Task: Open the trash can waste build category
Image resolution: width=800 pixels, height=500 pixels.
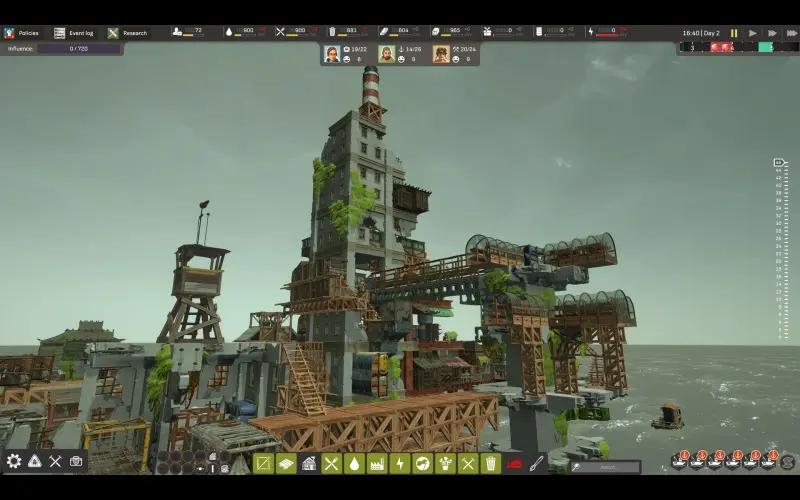Action: [490, 463]
